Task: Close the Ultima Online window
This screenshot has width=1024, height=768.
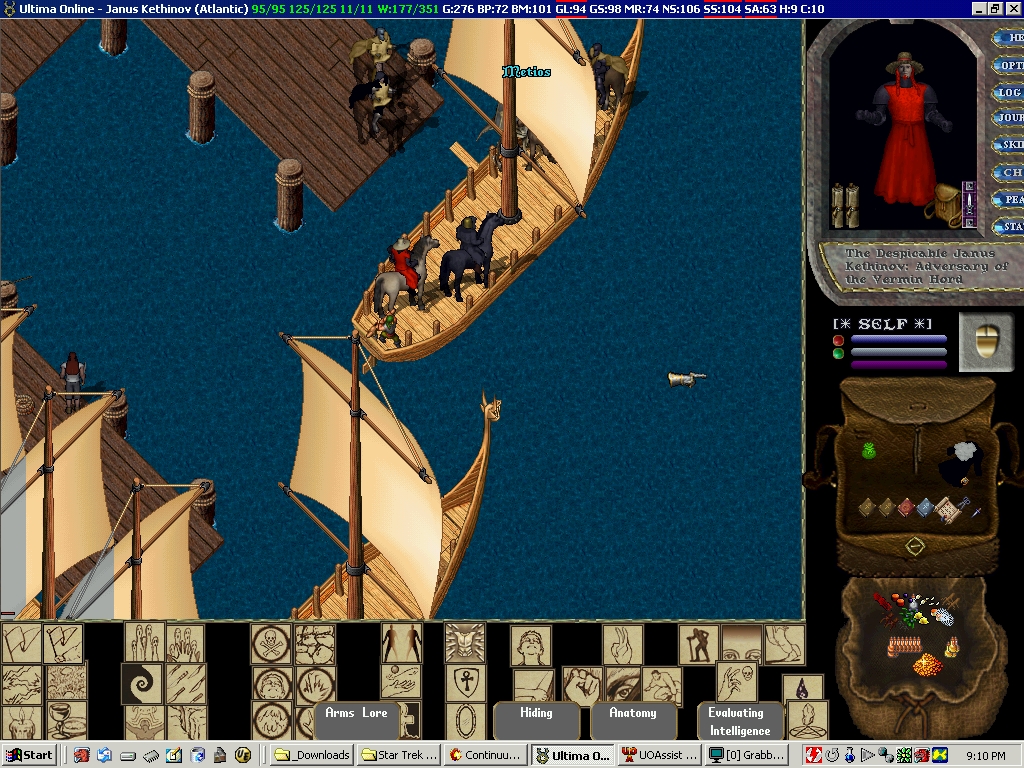Action: pos(1013,8)
